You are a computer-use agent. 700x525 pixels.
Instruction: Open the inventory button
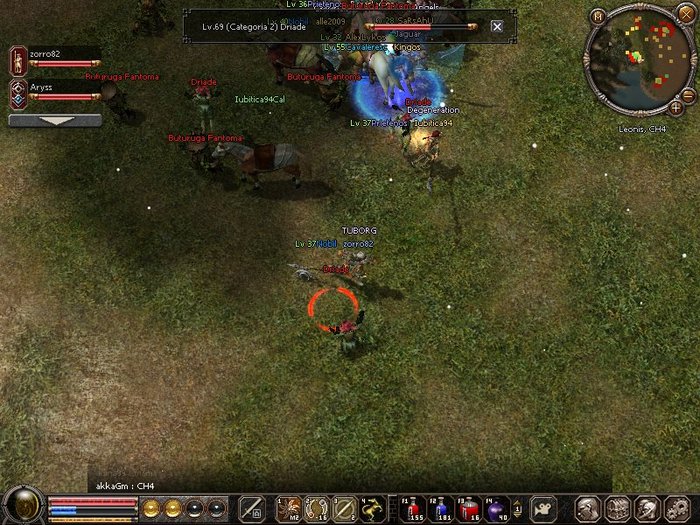617,507
